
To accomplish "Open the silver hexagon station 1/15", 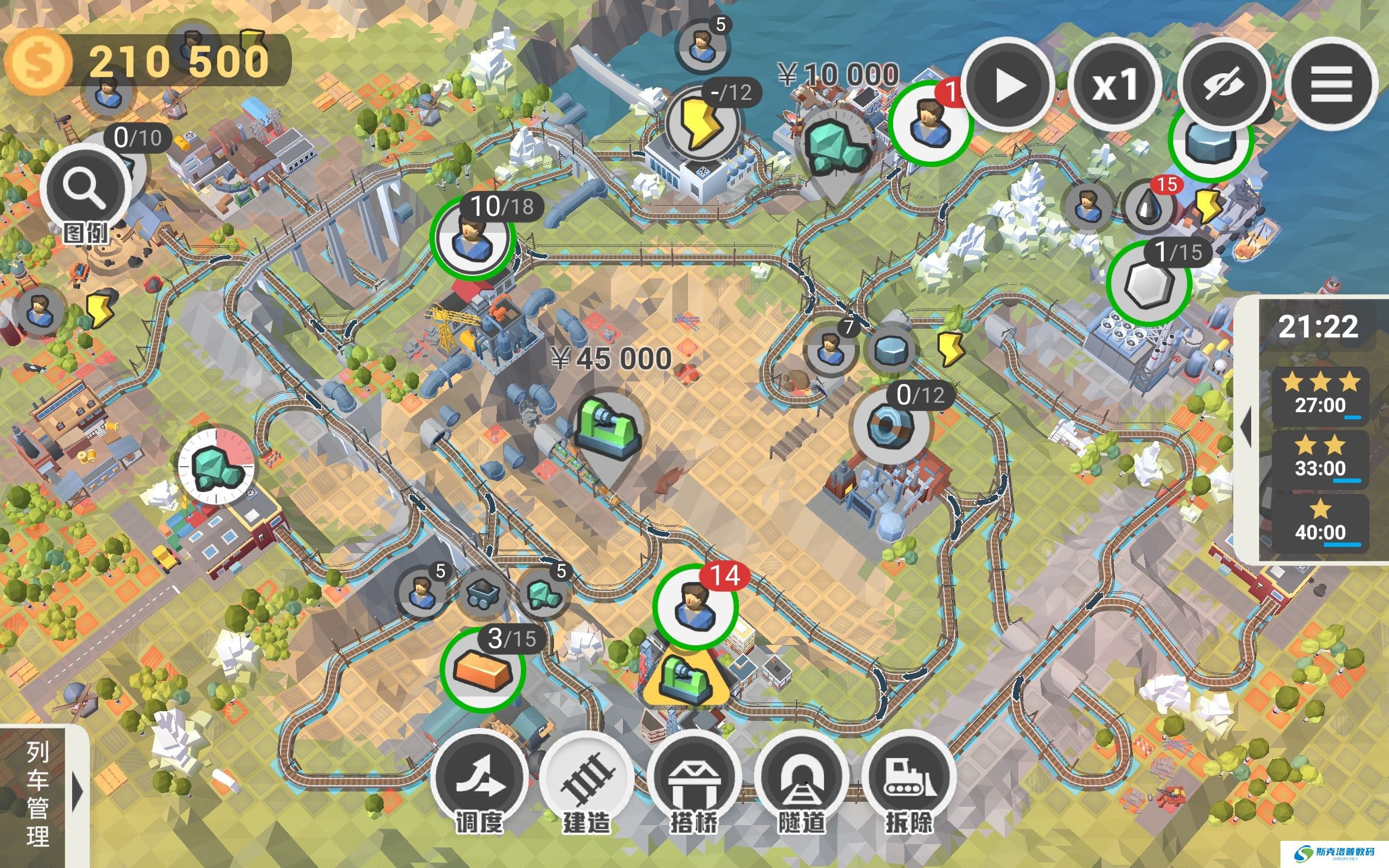I will pos(1147,283).
